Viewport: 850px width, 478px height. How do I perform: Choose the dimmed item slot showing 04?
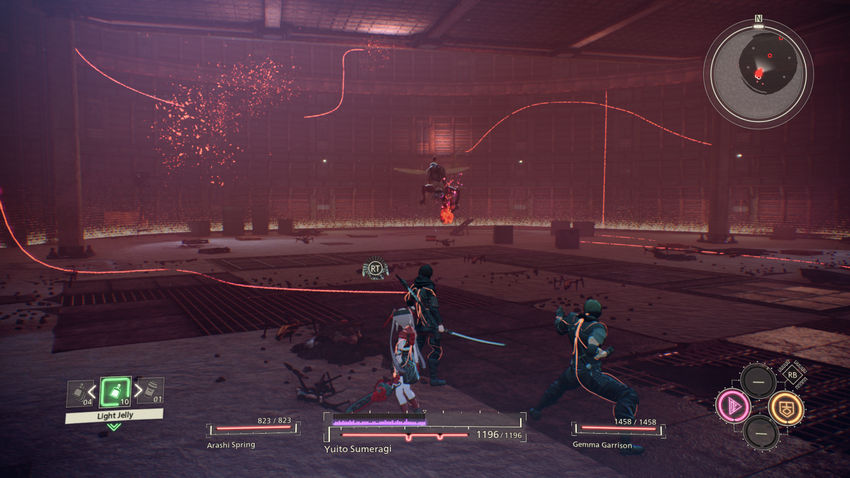(x=79, y=393)
